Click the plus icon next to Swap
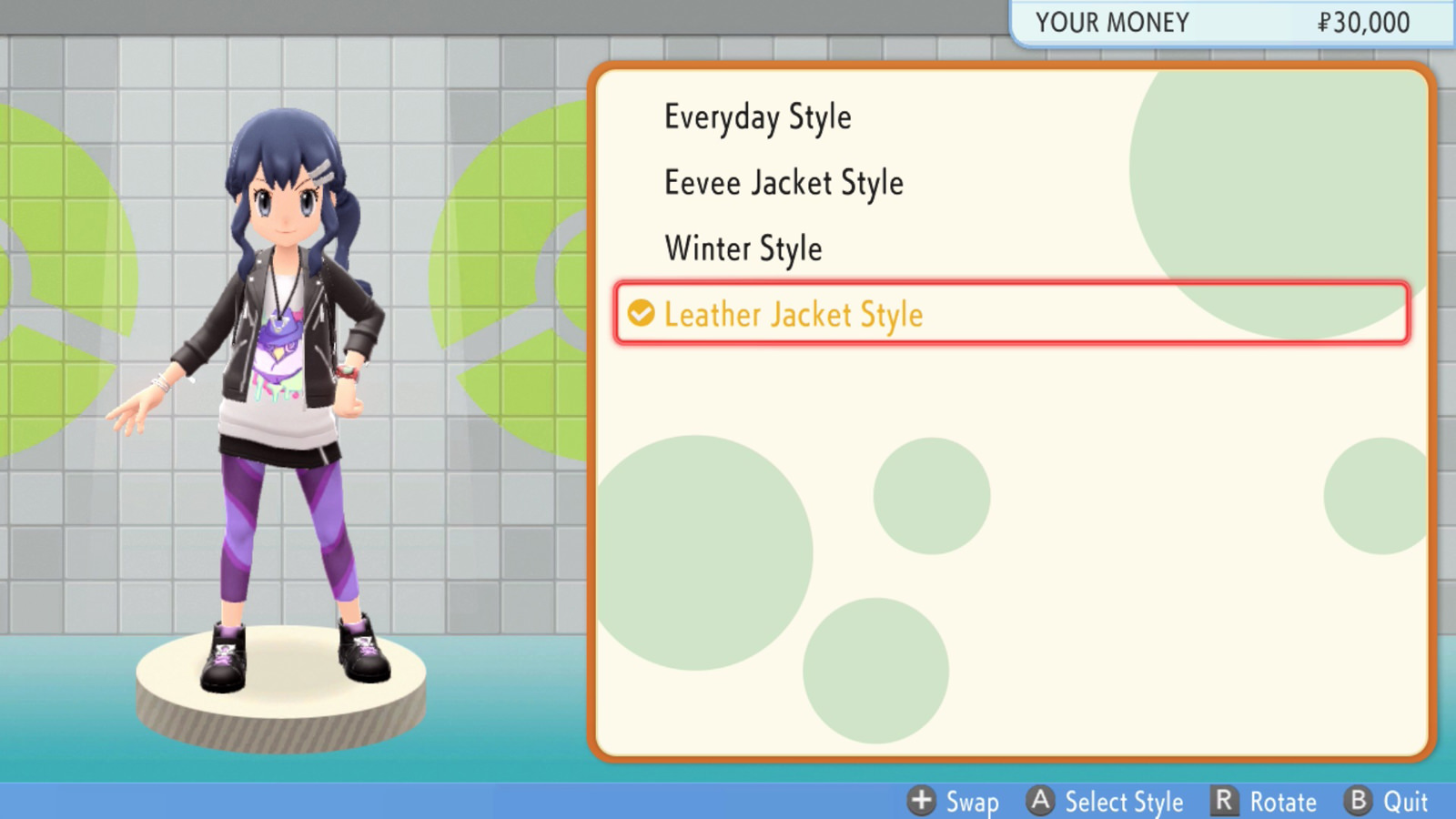Screen dimensions: 1456x819 pyautogui.click(x=924, y=802)
